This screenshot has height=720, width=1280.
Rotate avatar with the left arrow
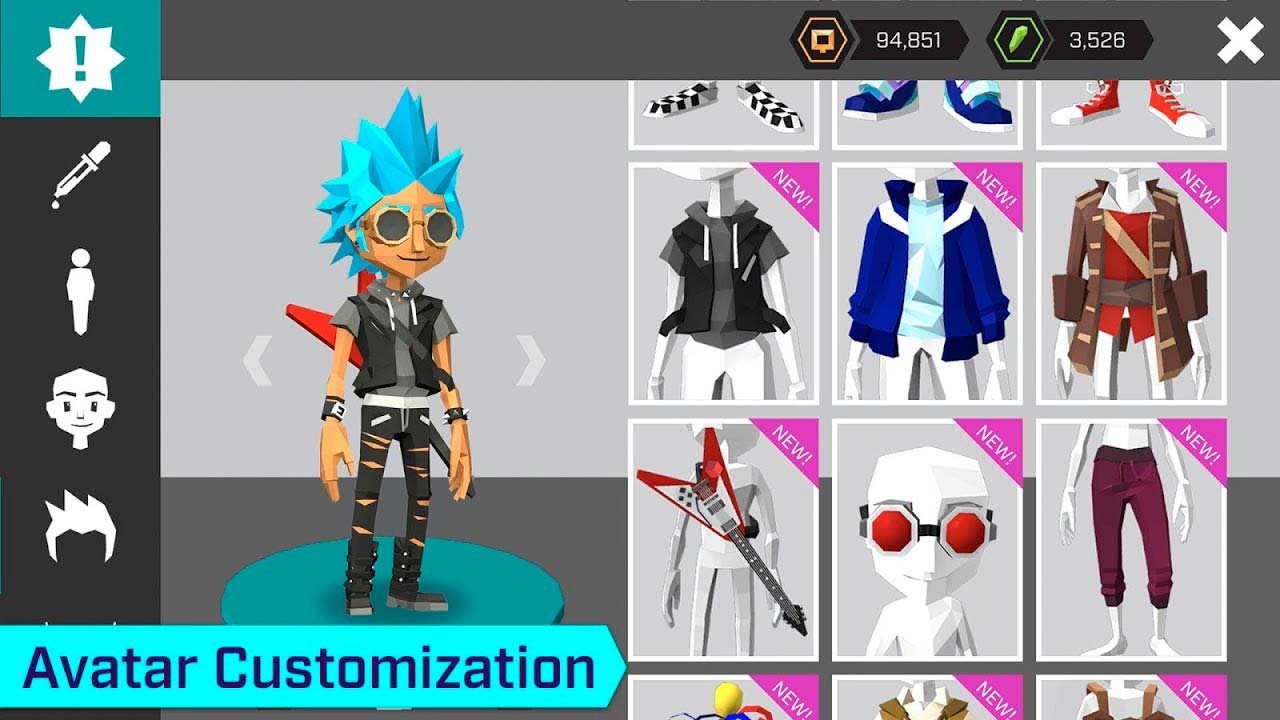click(258, 360)
